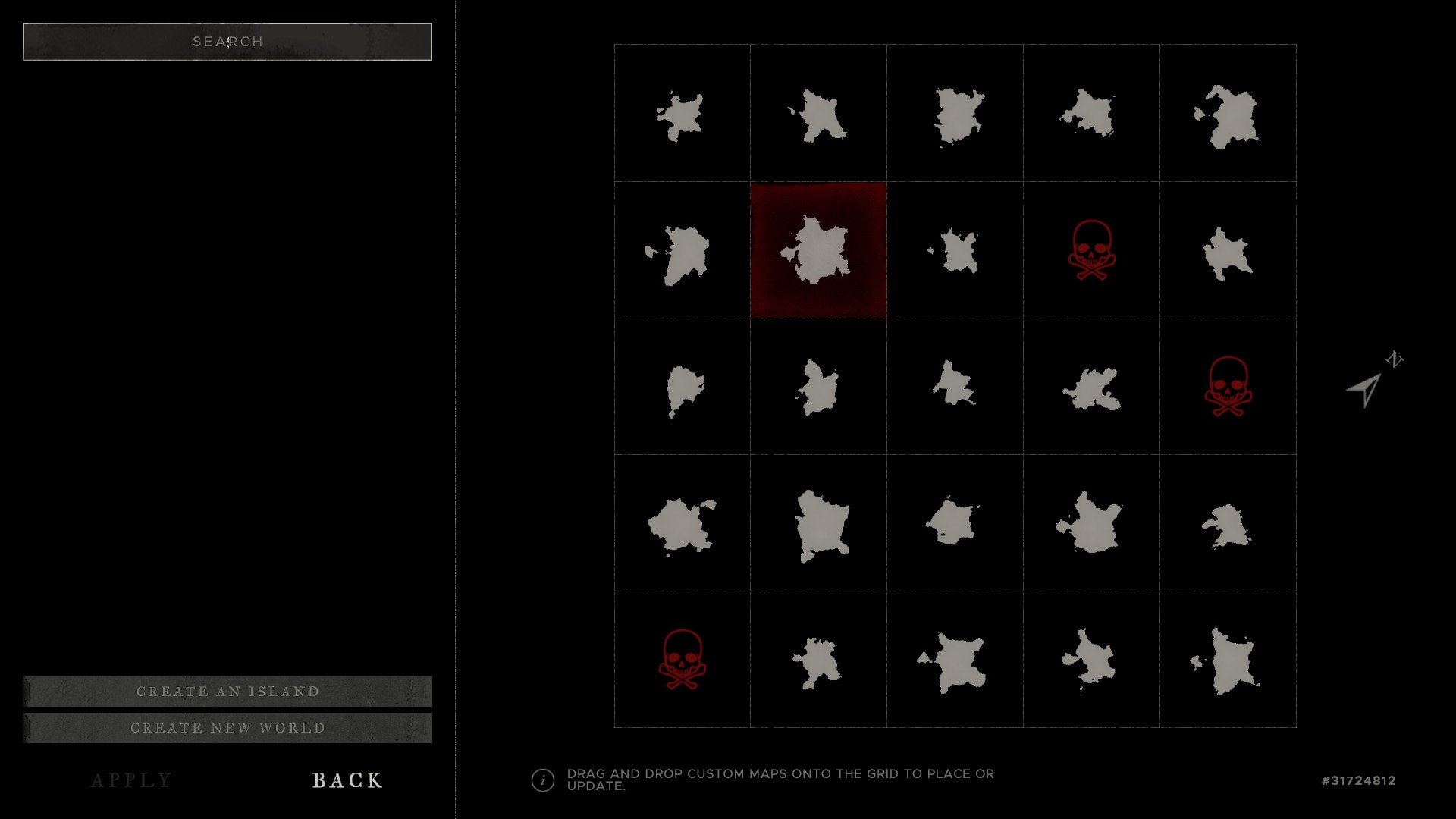The width and height of the screenshot is (1456, 819).
Task: Go back with the Back button
Action: [347, 780]
